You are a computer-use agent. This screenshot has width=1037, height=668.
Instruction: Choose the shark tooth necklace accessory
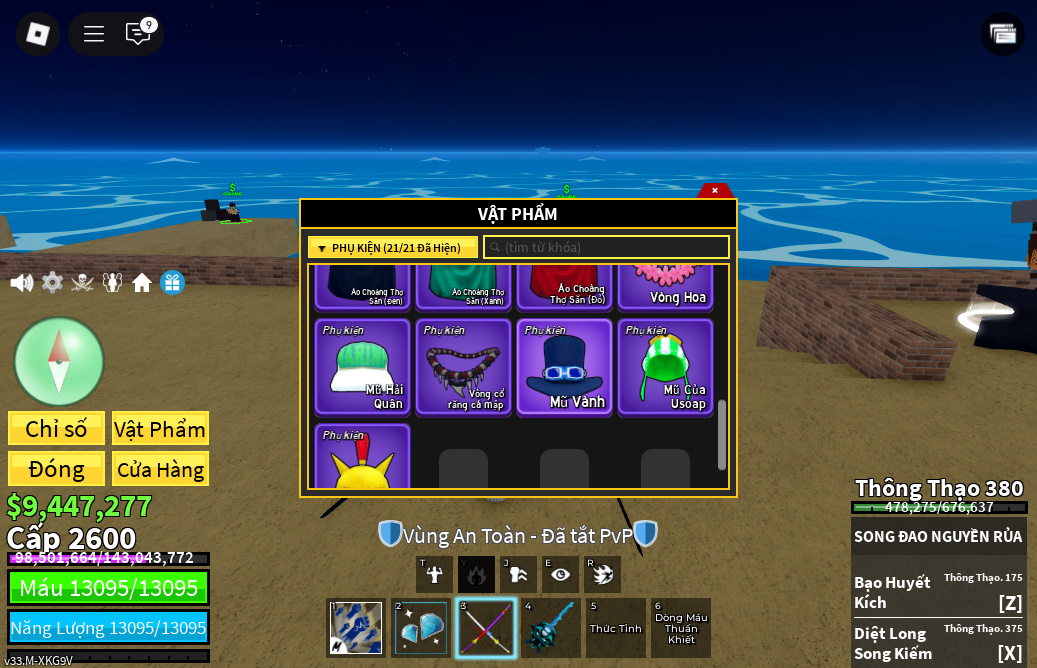pyautogui.click(x=464, y=366)
